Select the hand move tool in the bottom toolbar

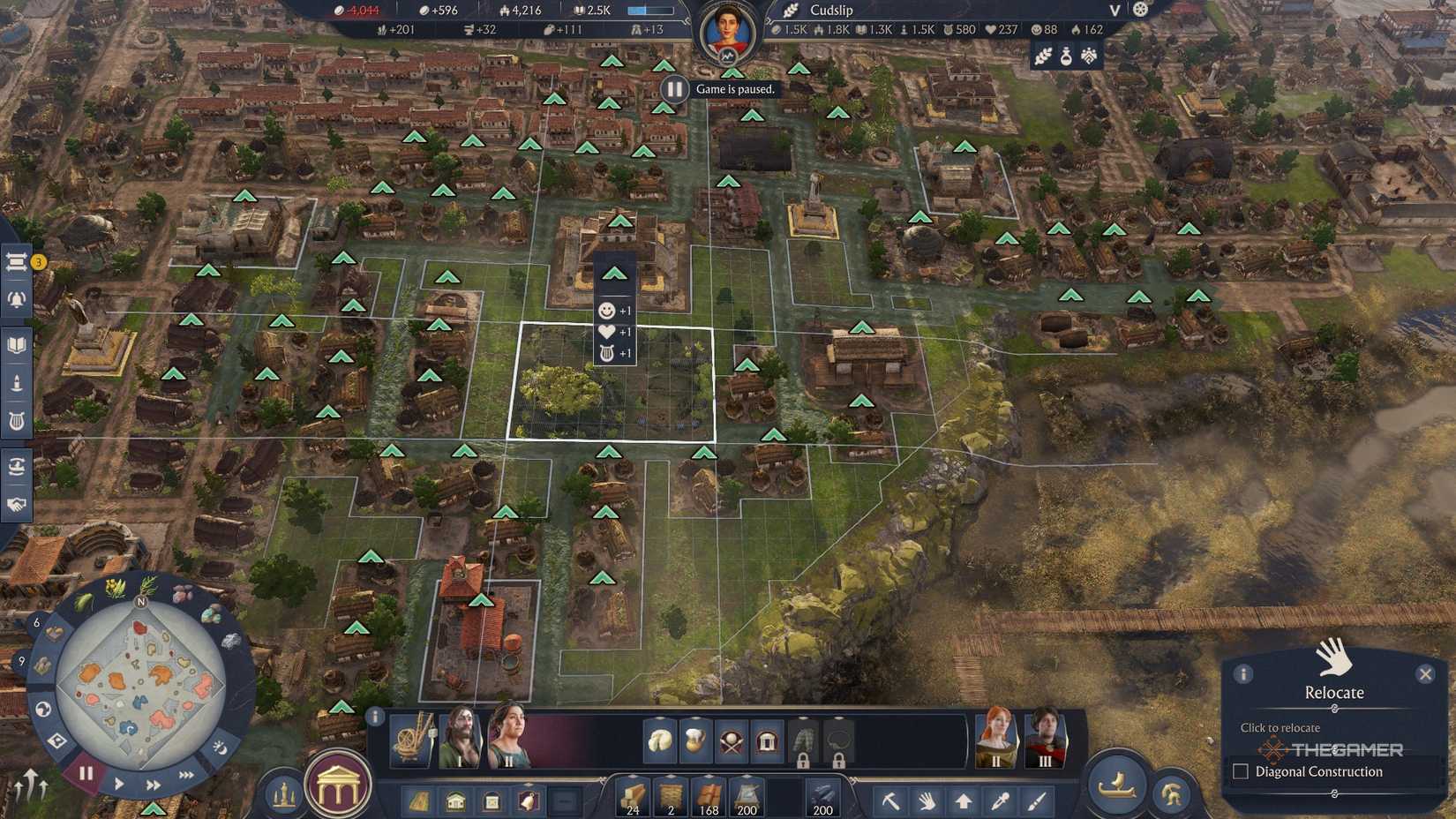(927, 800)
